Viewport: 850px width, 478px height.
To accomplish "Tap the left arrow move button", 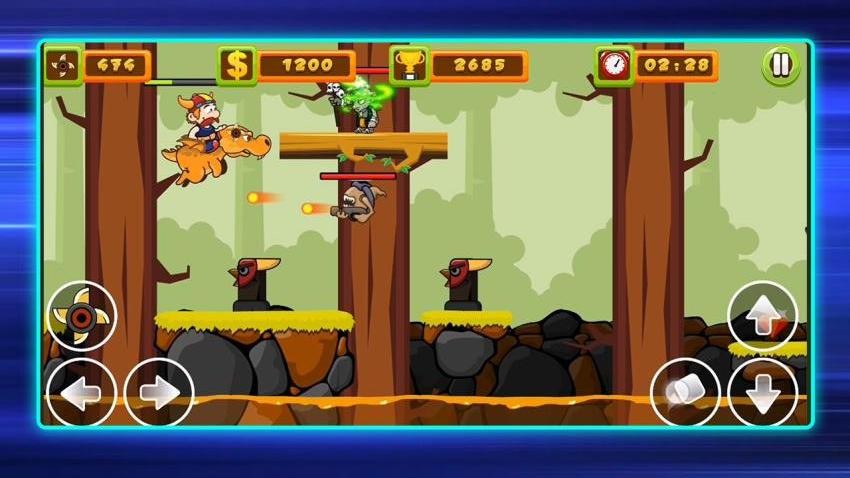I will click(x=81, y=391).
